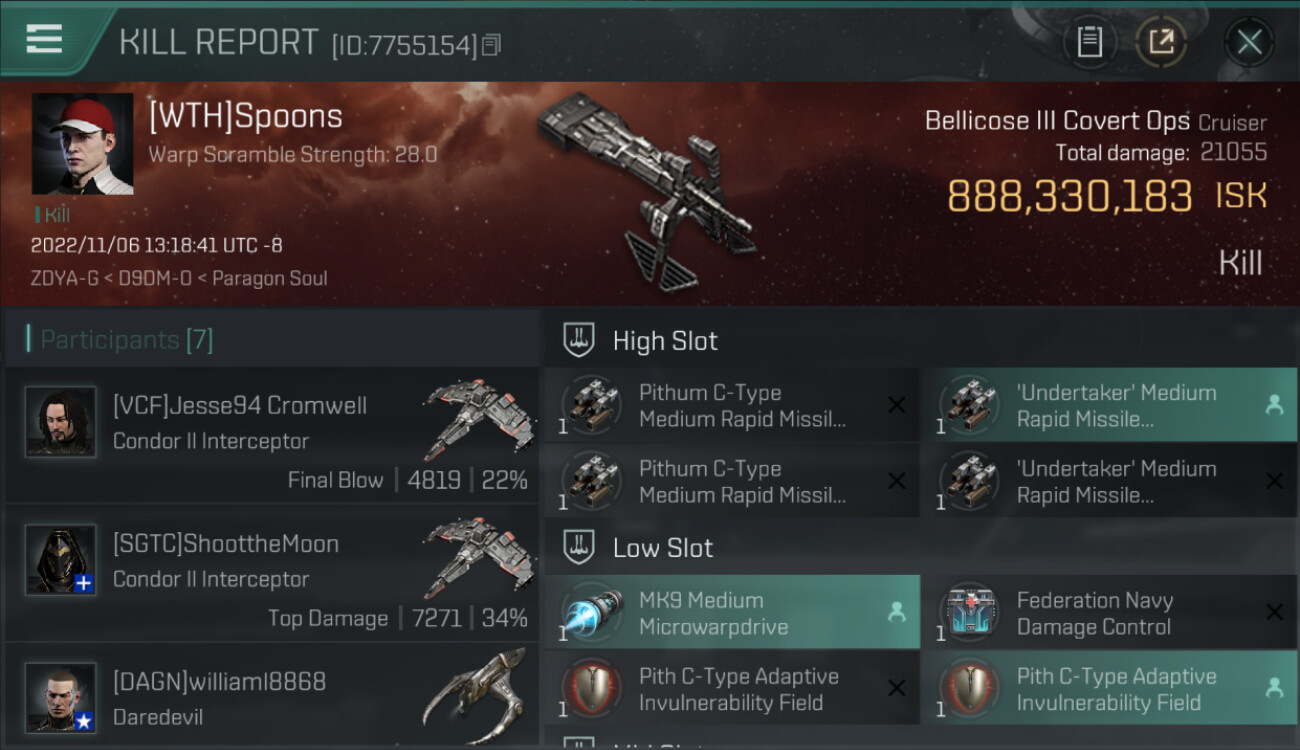Open the clipboard notes button
The height and width of the screenshot is (750, 1300).
[1089, 42]
